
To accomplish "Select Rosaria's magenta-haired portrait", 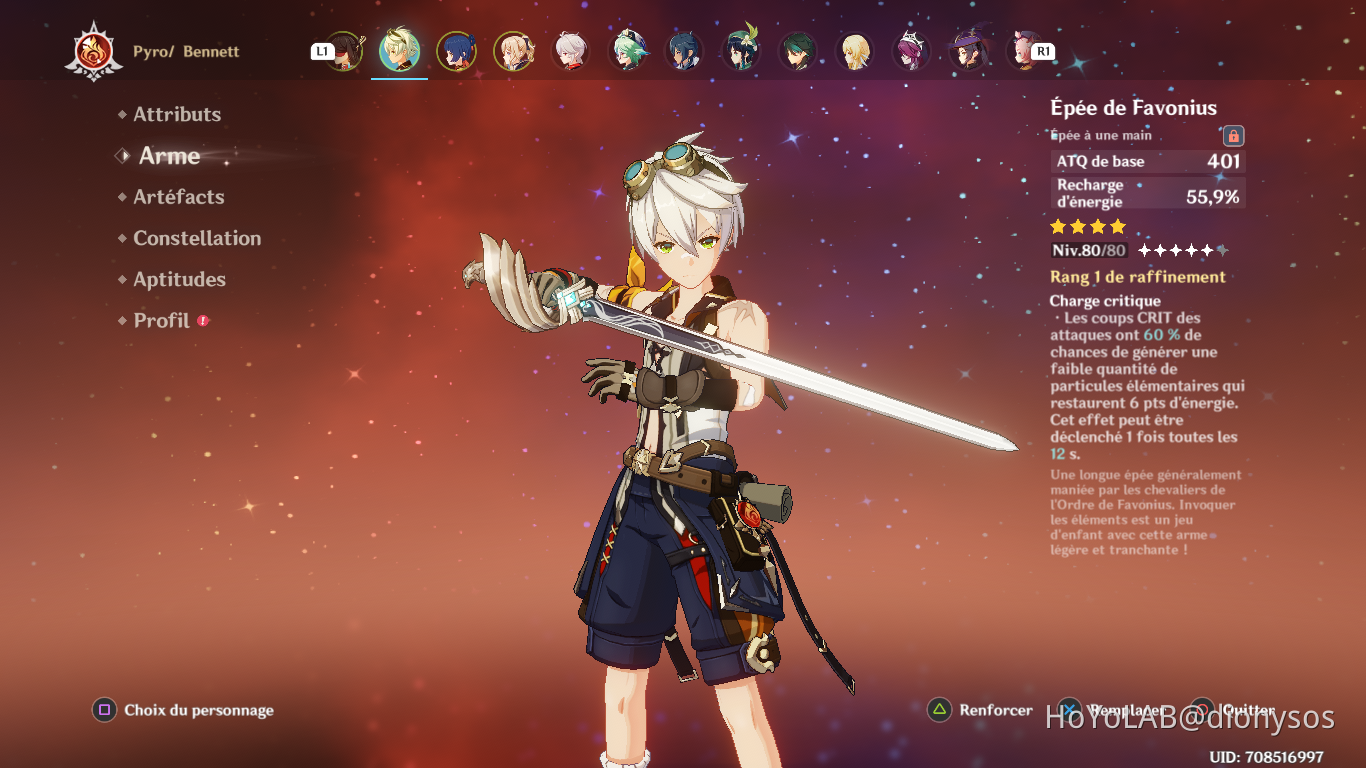I will pyautogui.click(x=911, y=51).
